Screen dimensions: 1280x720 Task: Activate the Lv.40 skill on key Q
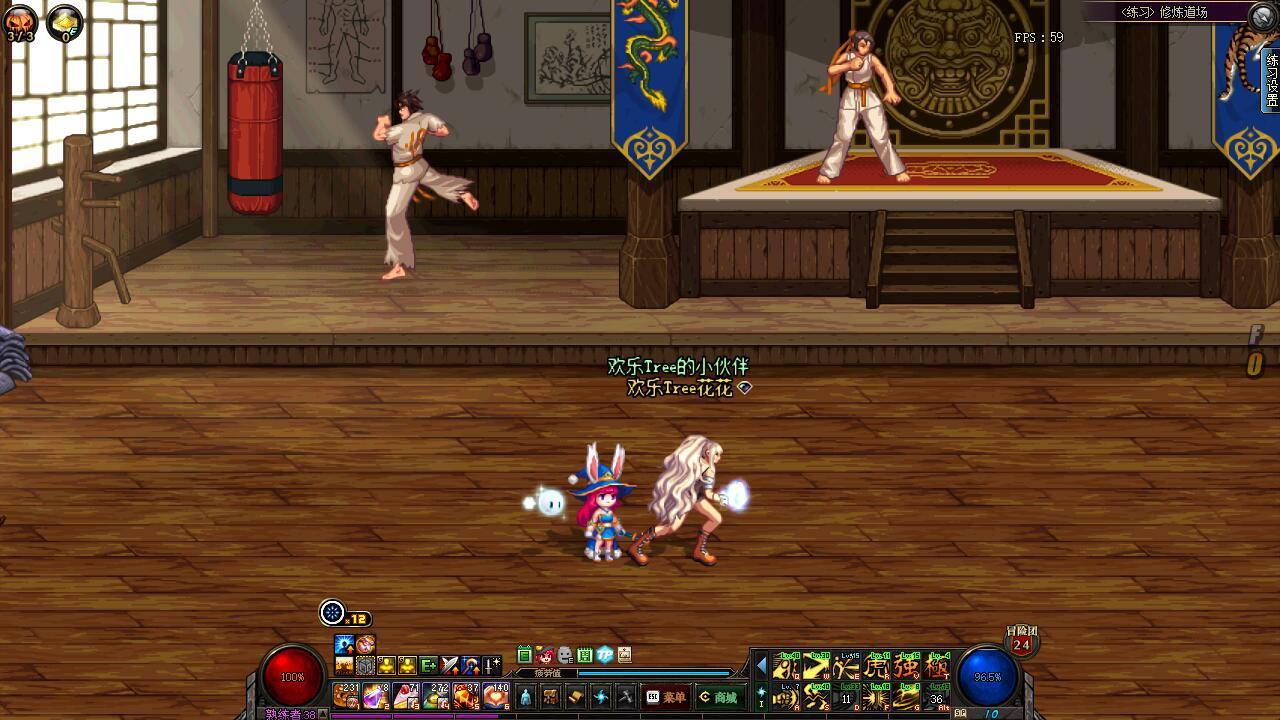[x=787, y=666]
